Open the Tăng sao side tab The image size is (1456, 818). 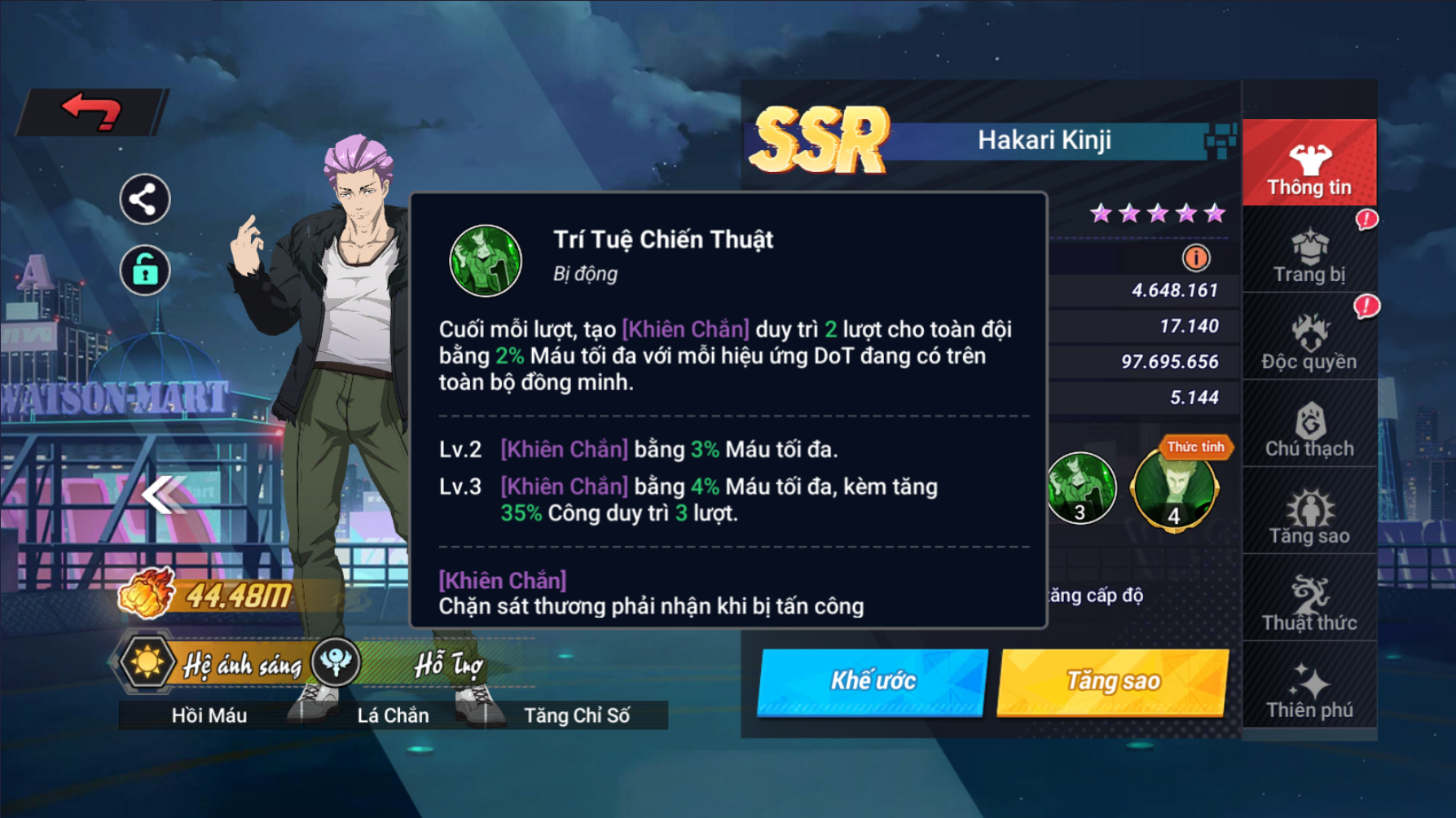click(1309, 516)
